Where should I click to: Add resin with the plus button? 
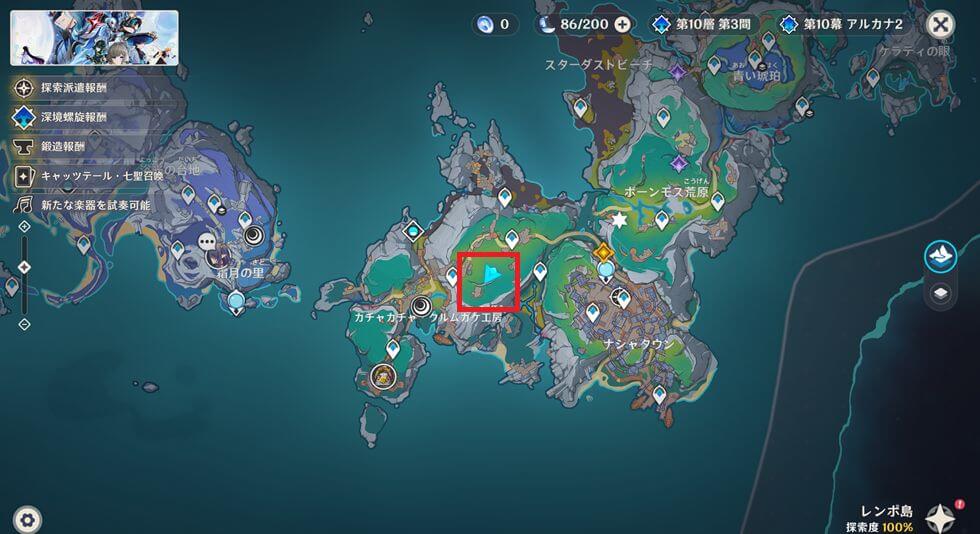click(622, 24)
